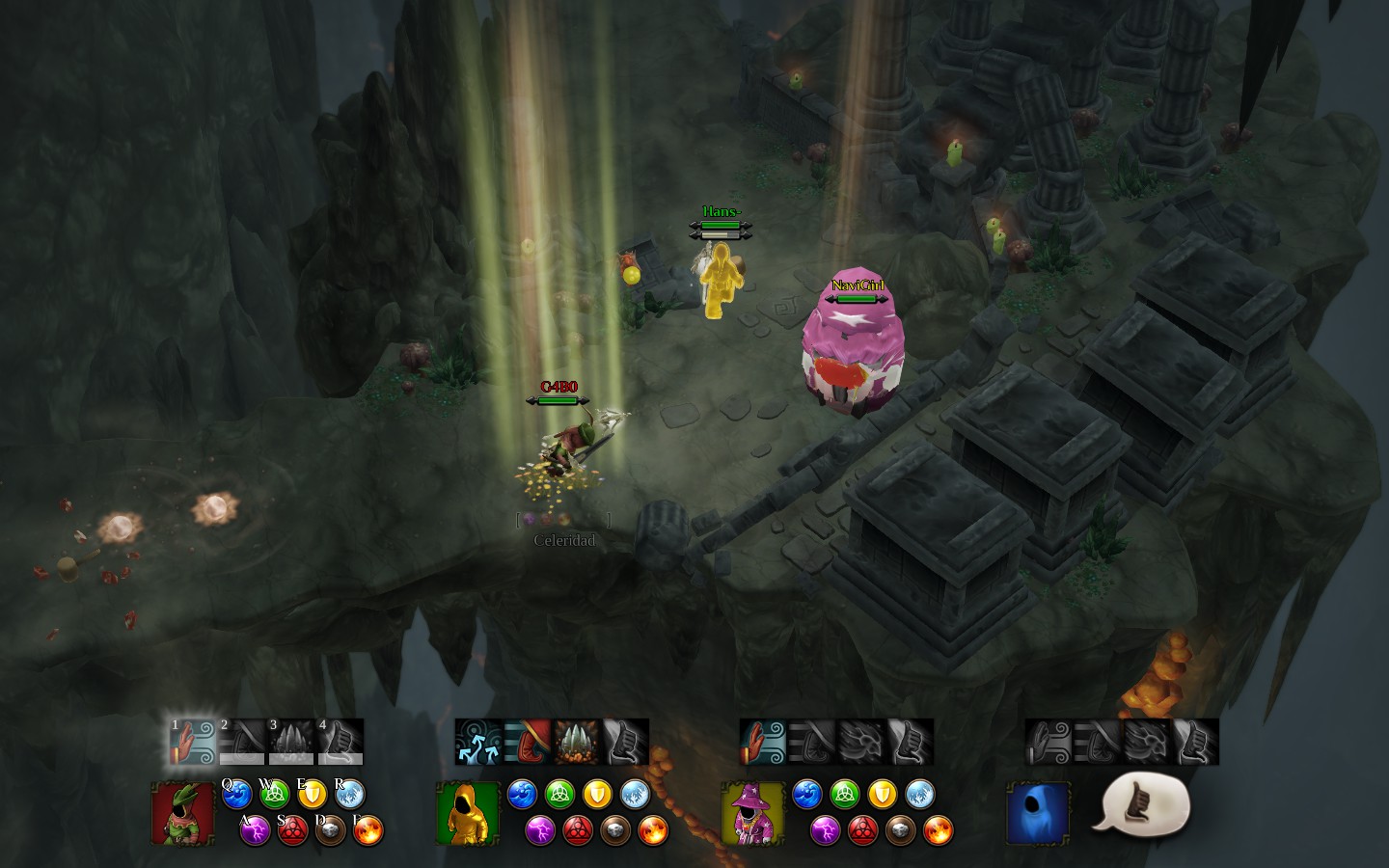Select the red wizard's character portrait
This screenshot has width=1389, height=868.
coord(183,815)
